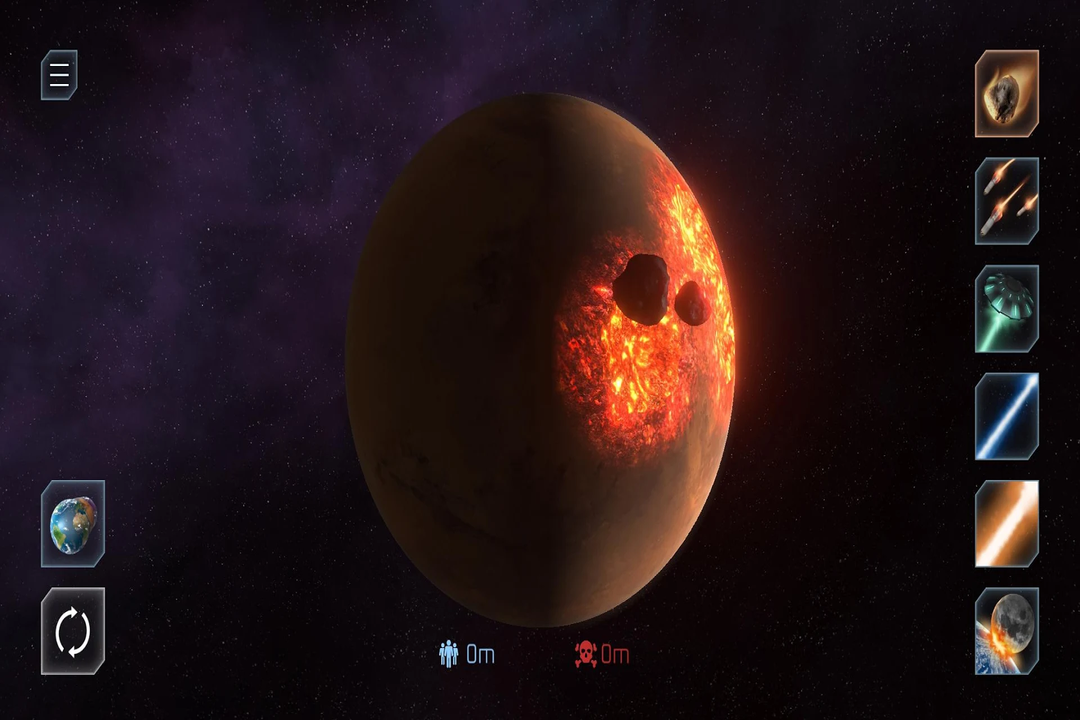This screenshot has height=720, width=1080.
Task: Pick the orange energy beam weapon
Action: coord(1007,523)
